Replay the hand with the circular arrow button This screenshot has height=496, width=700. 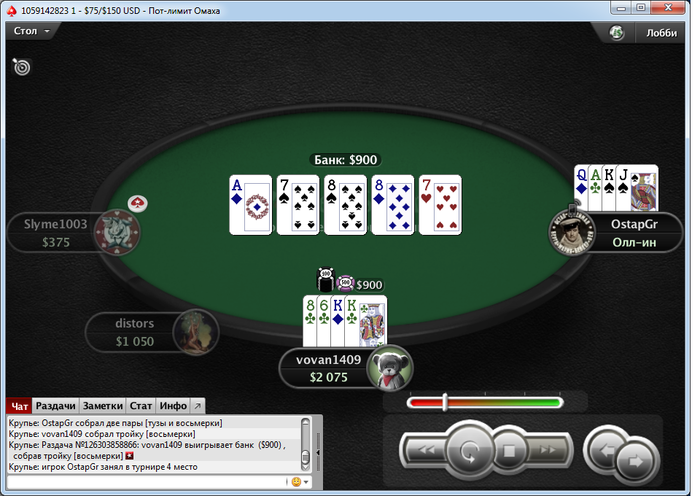[467, 450]
